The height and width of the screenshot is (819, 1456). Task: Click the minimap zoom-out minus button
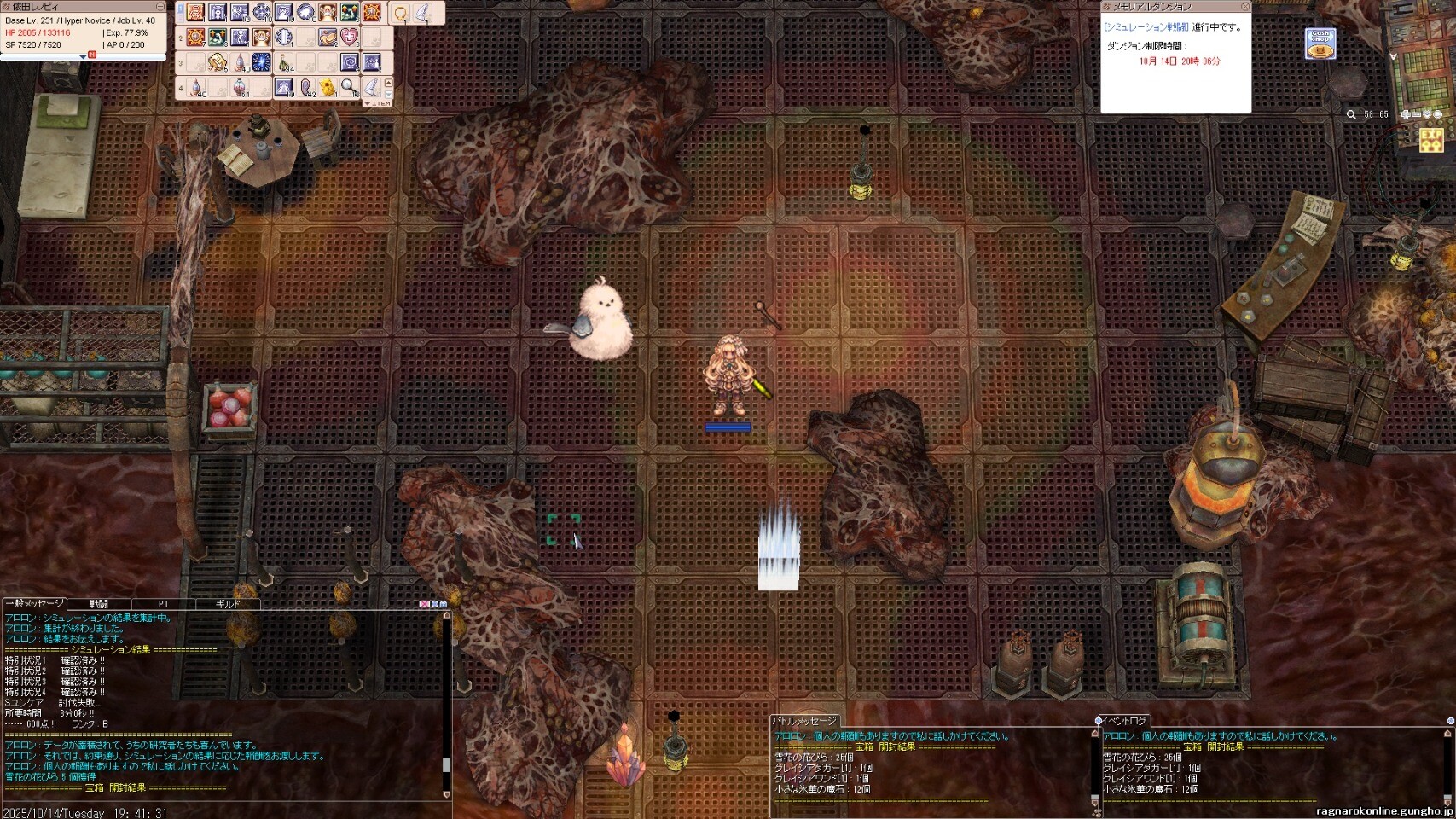tap(1416, 114)
